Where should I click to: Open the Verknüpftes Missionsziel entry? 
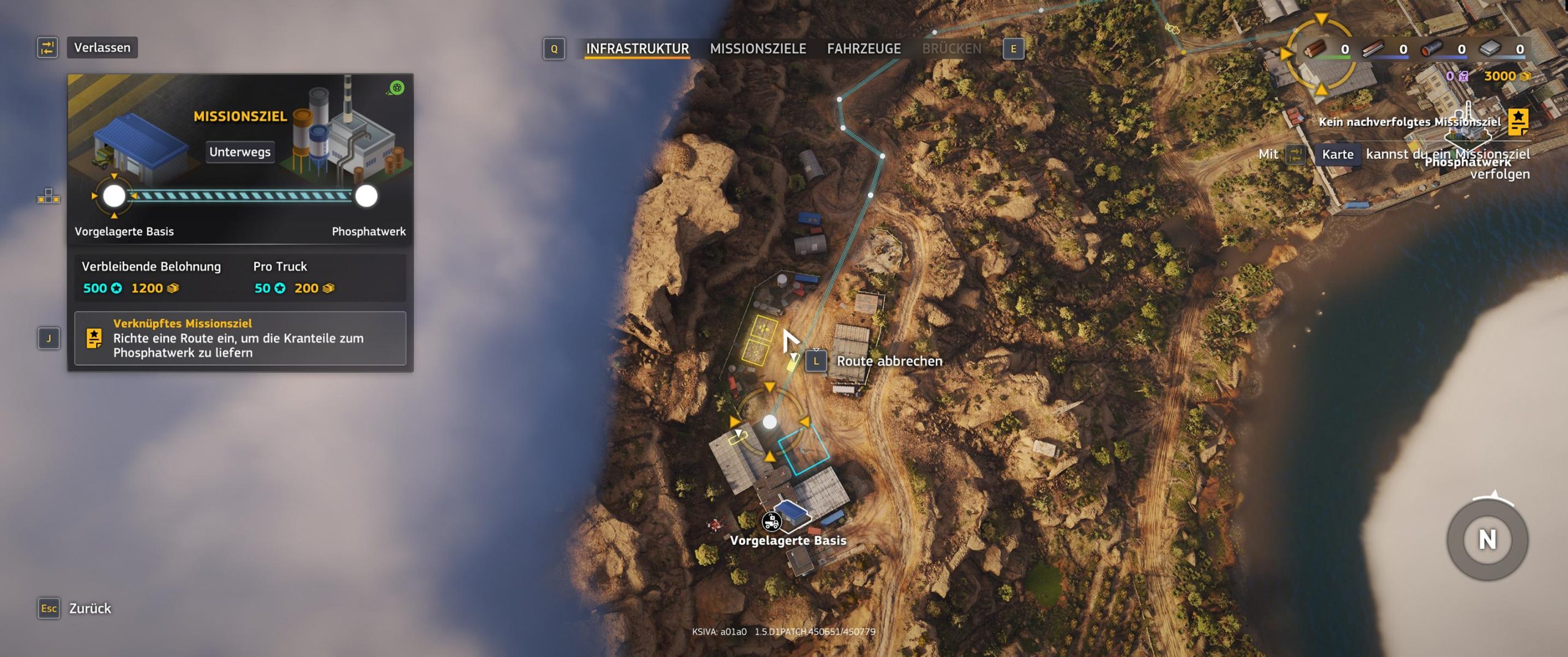coord(240,338)
